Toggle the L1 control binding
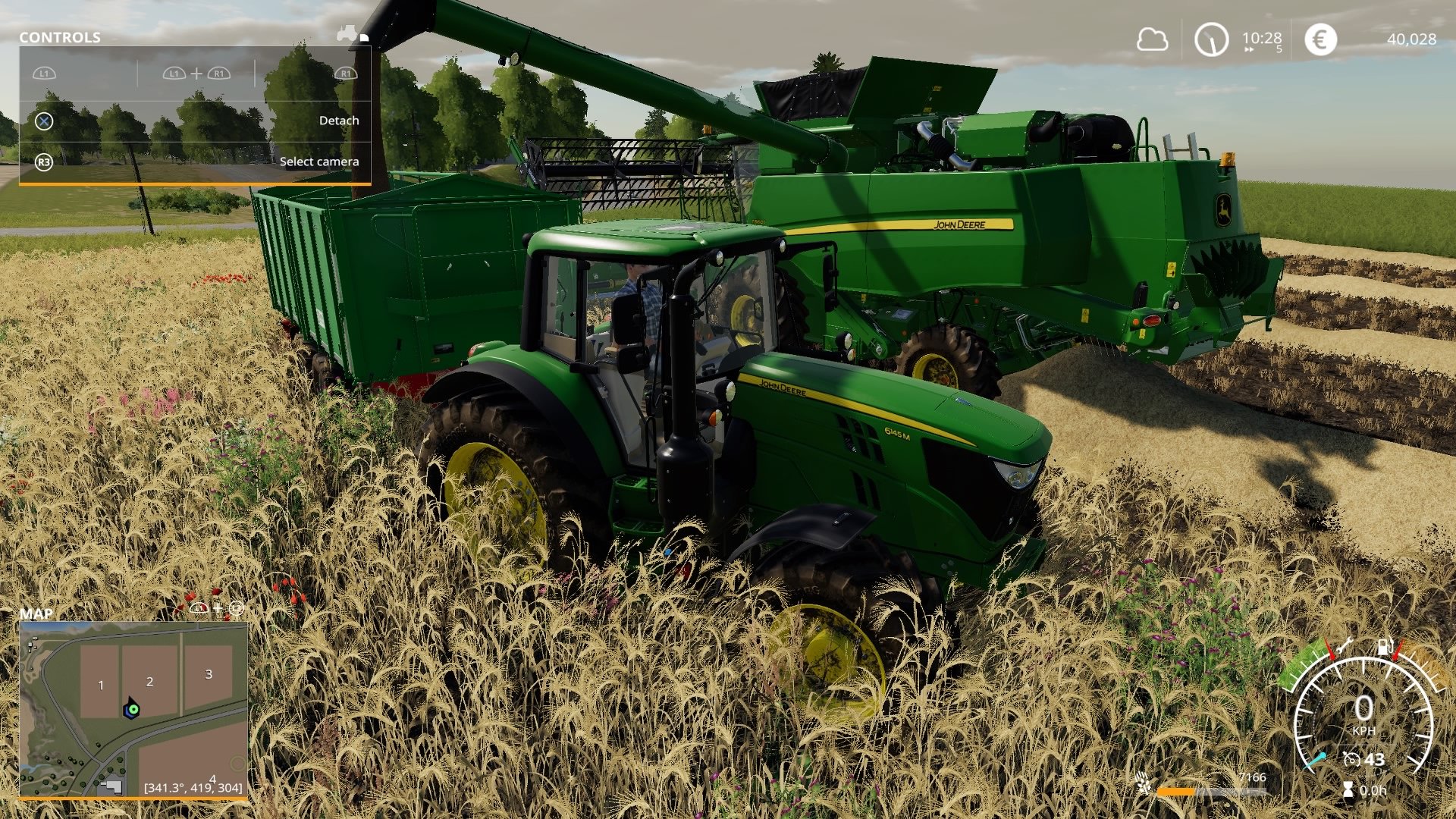The image size is (1456, 819). coord(44,74)
